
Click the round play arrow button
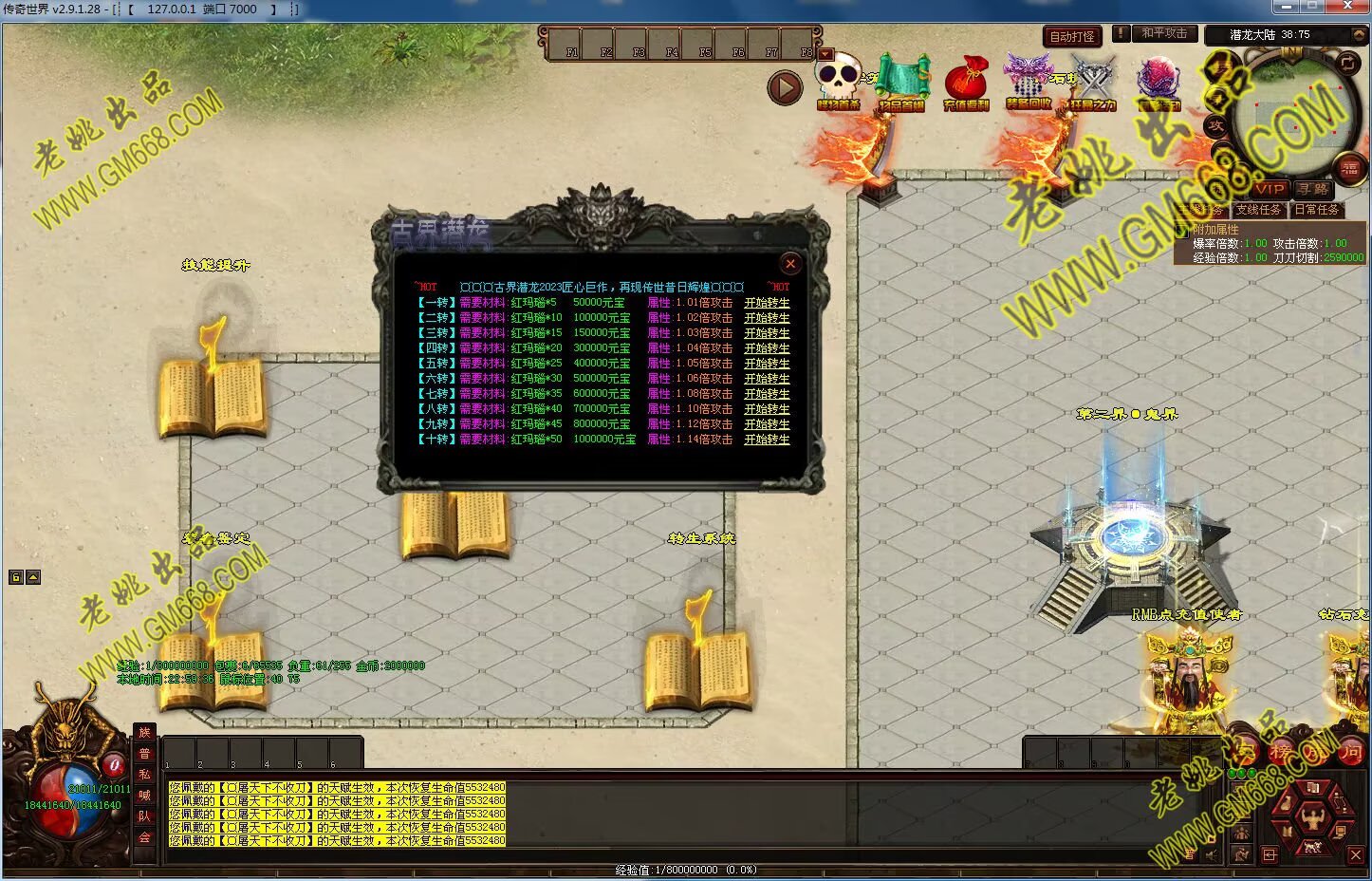785,88
